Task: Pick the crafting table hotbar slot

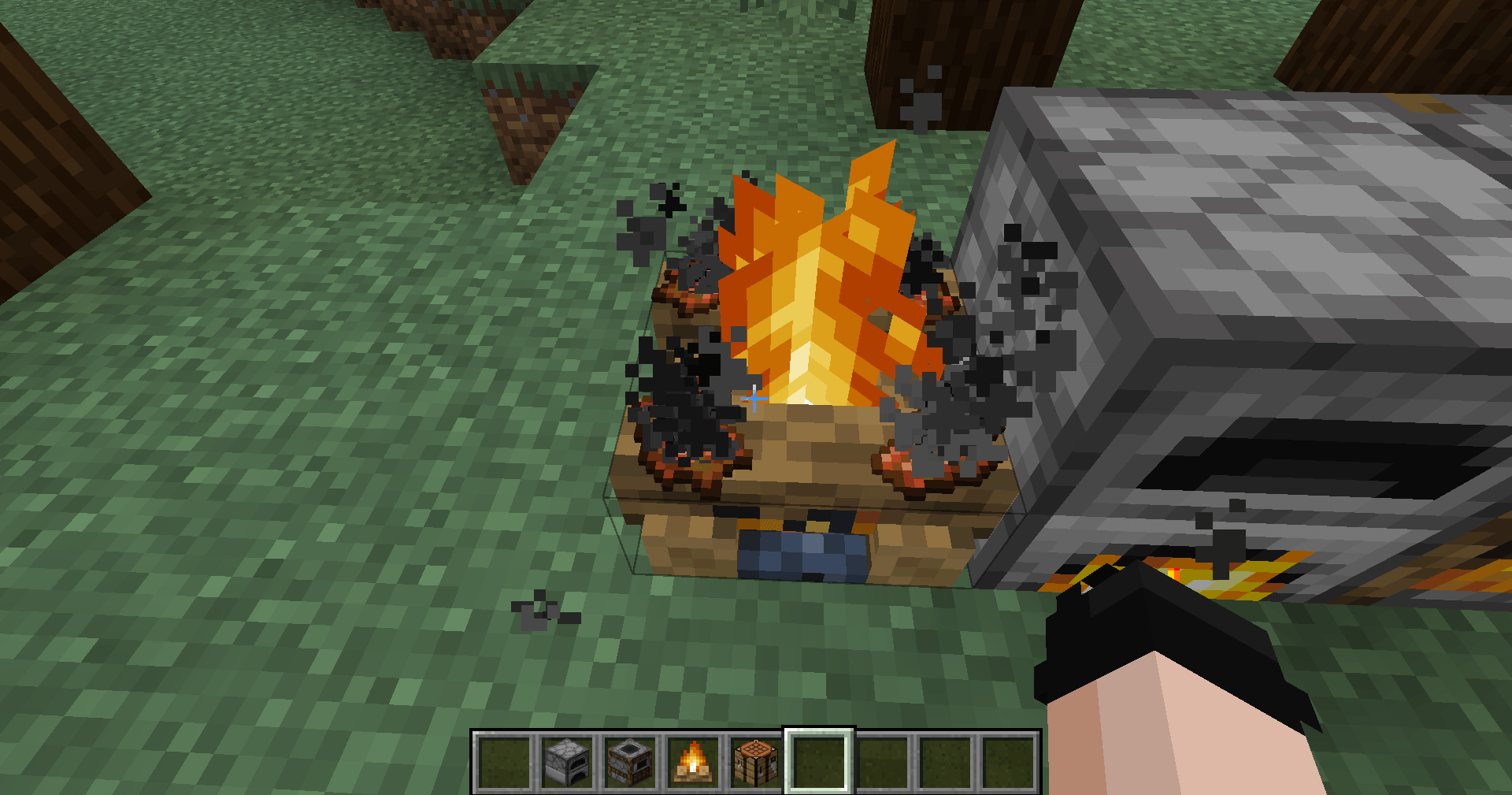Action: (756, 762)
